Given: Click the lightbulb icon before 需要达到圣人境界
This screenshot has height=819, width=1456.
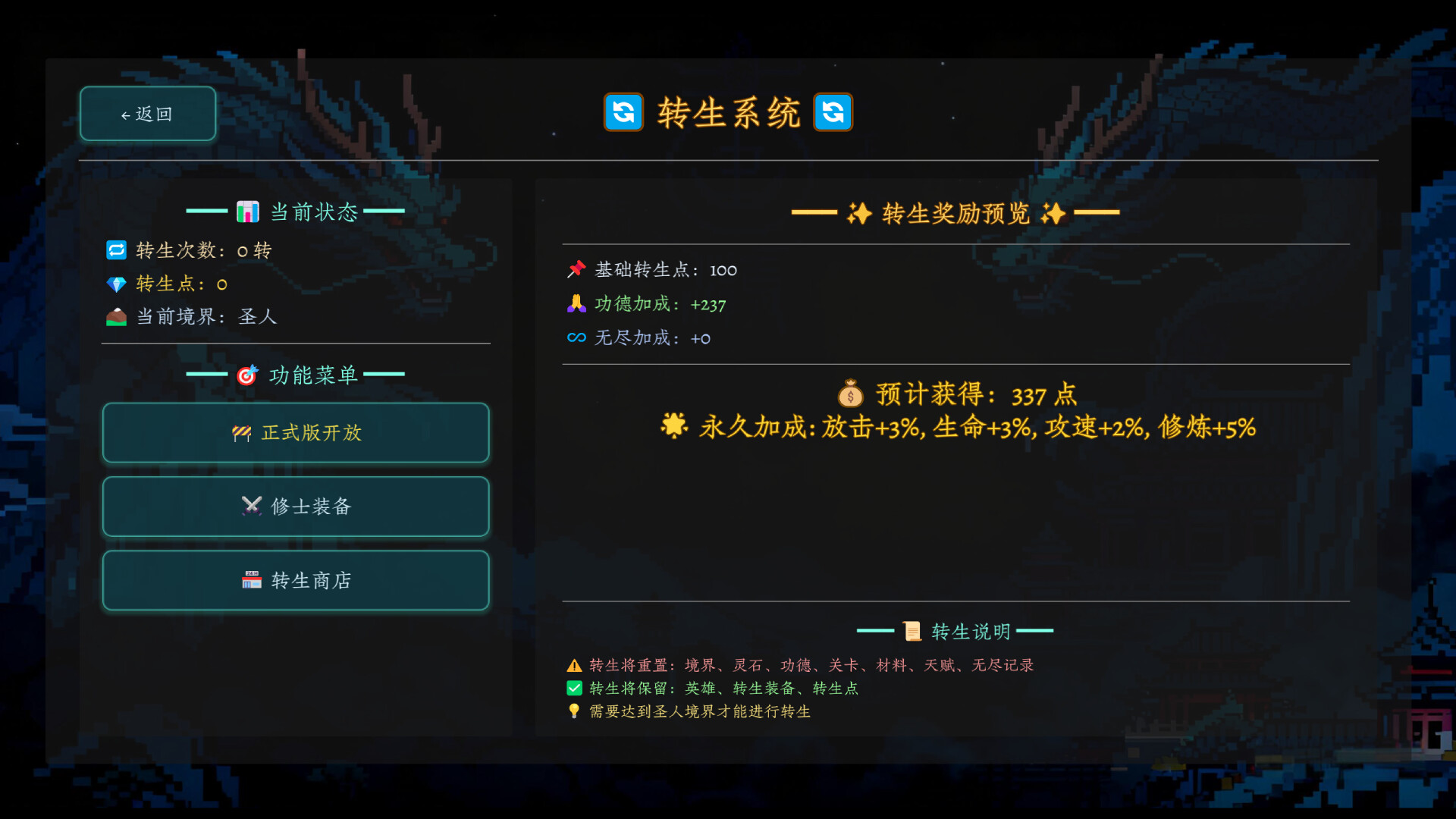Looking at the screenshot, I should point(573,712).
